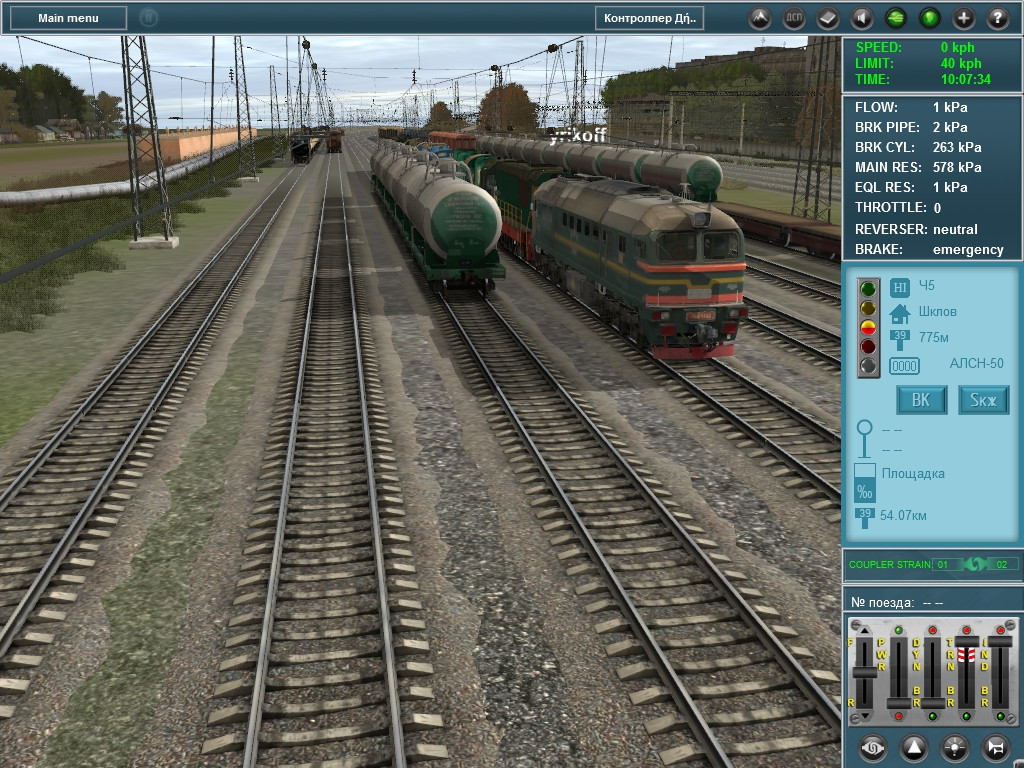Toggle the green track lines button
Screen dimensions: 1024x768
(896, 18)
